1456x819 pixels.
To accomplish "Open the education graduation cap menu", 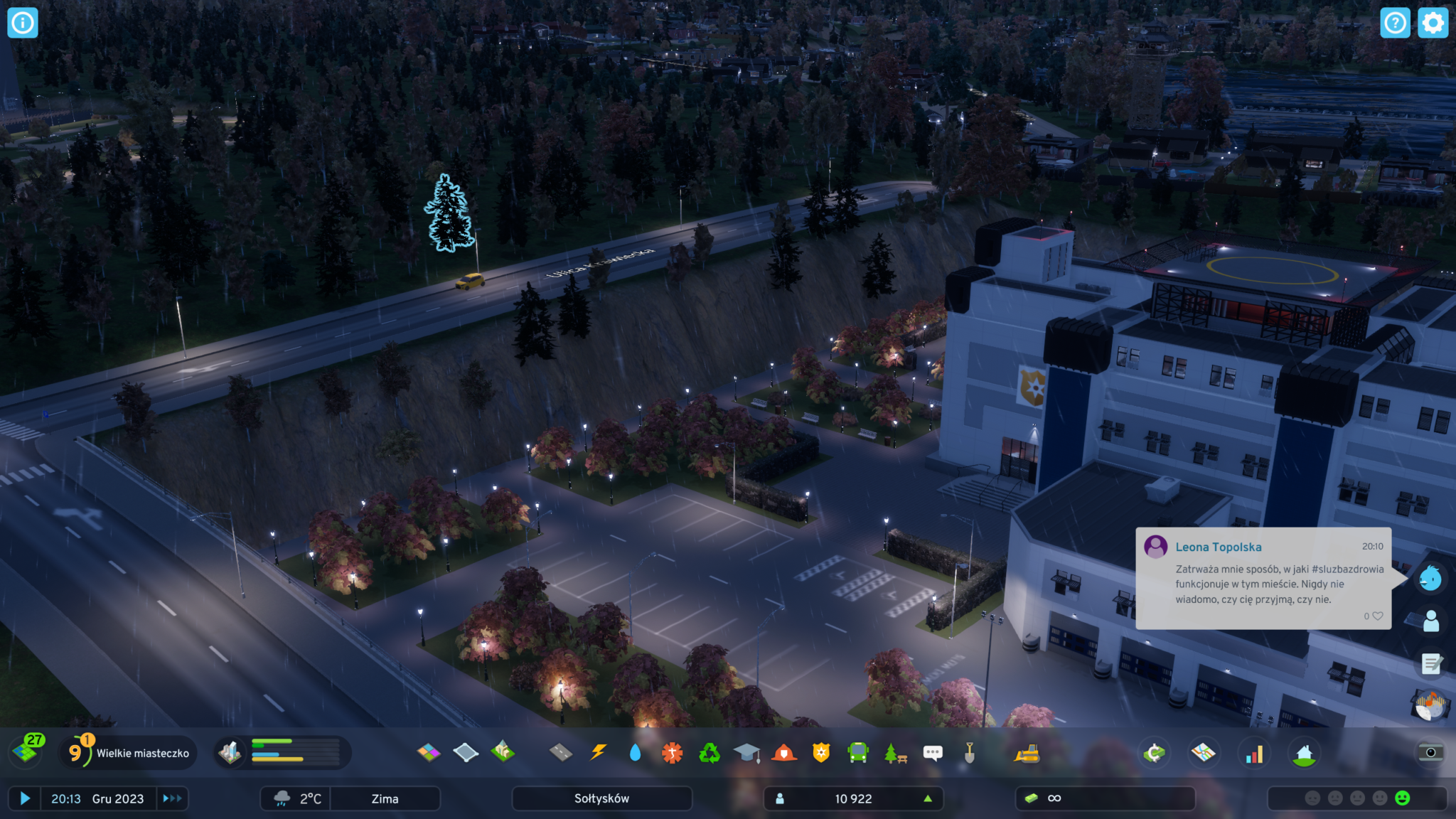I will tap(746, 752).
